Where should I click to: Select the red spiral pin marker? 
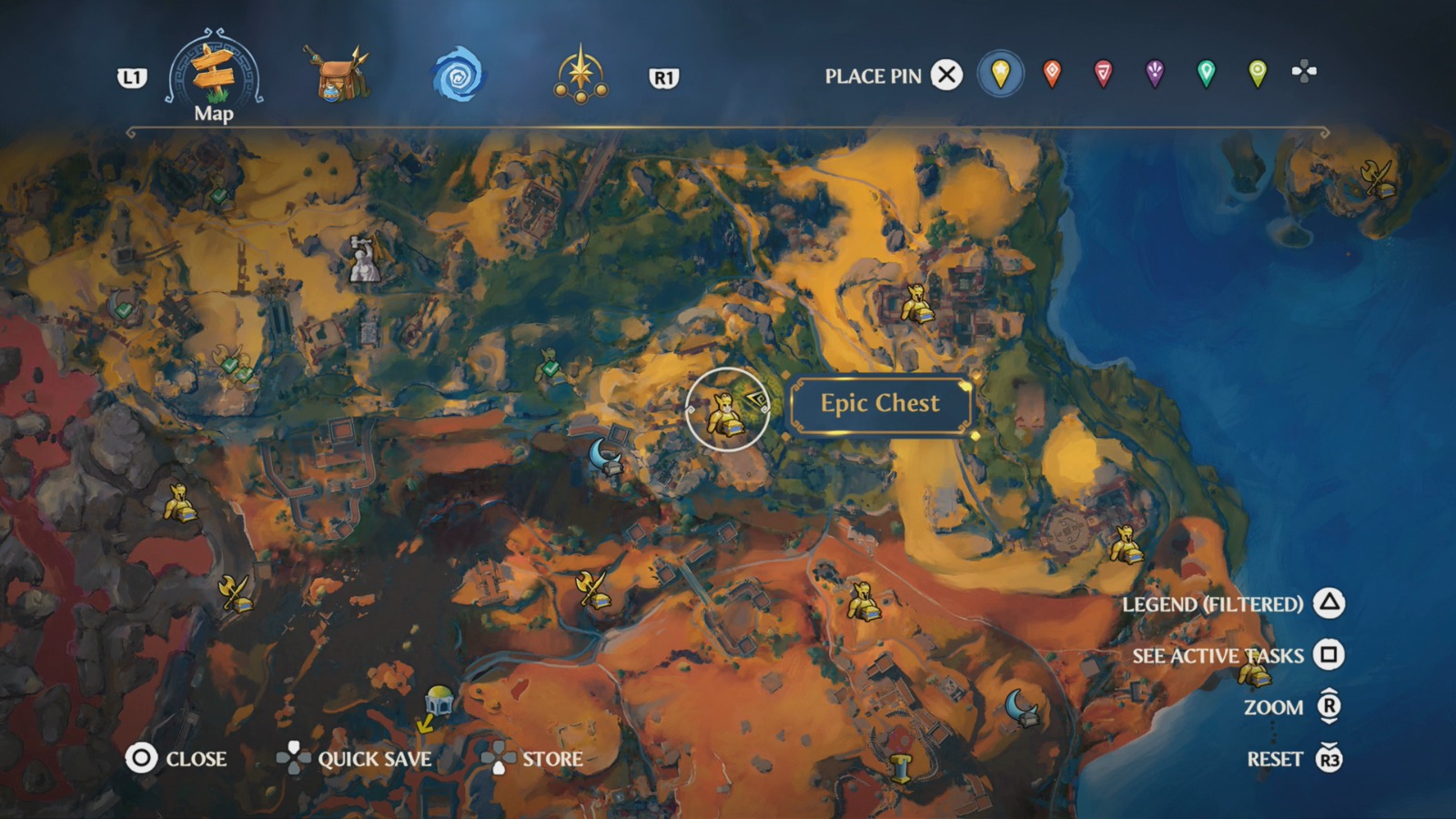1104,76
